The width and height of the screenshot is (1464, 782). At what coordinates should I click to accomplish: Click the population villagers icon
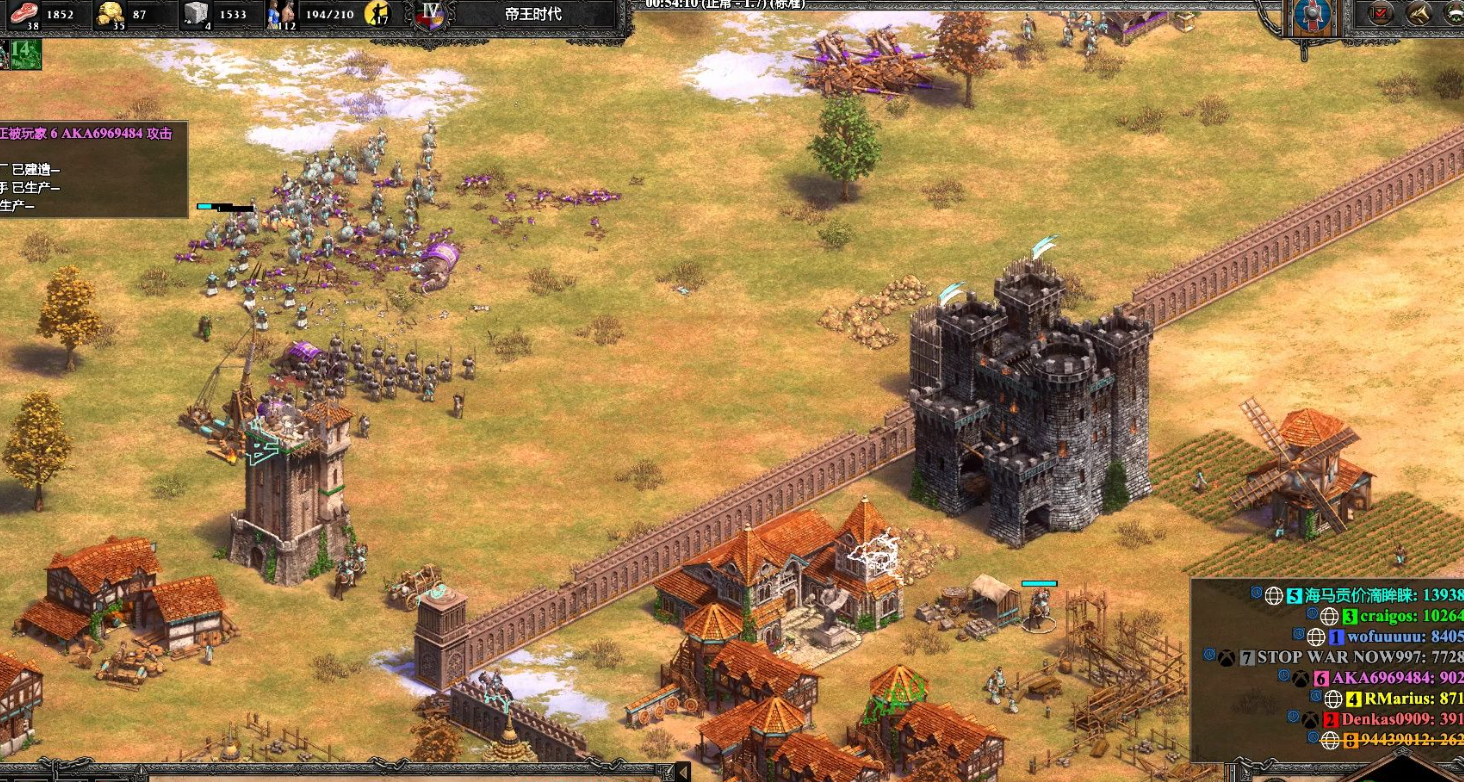tap(280, 14)
